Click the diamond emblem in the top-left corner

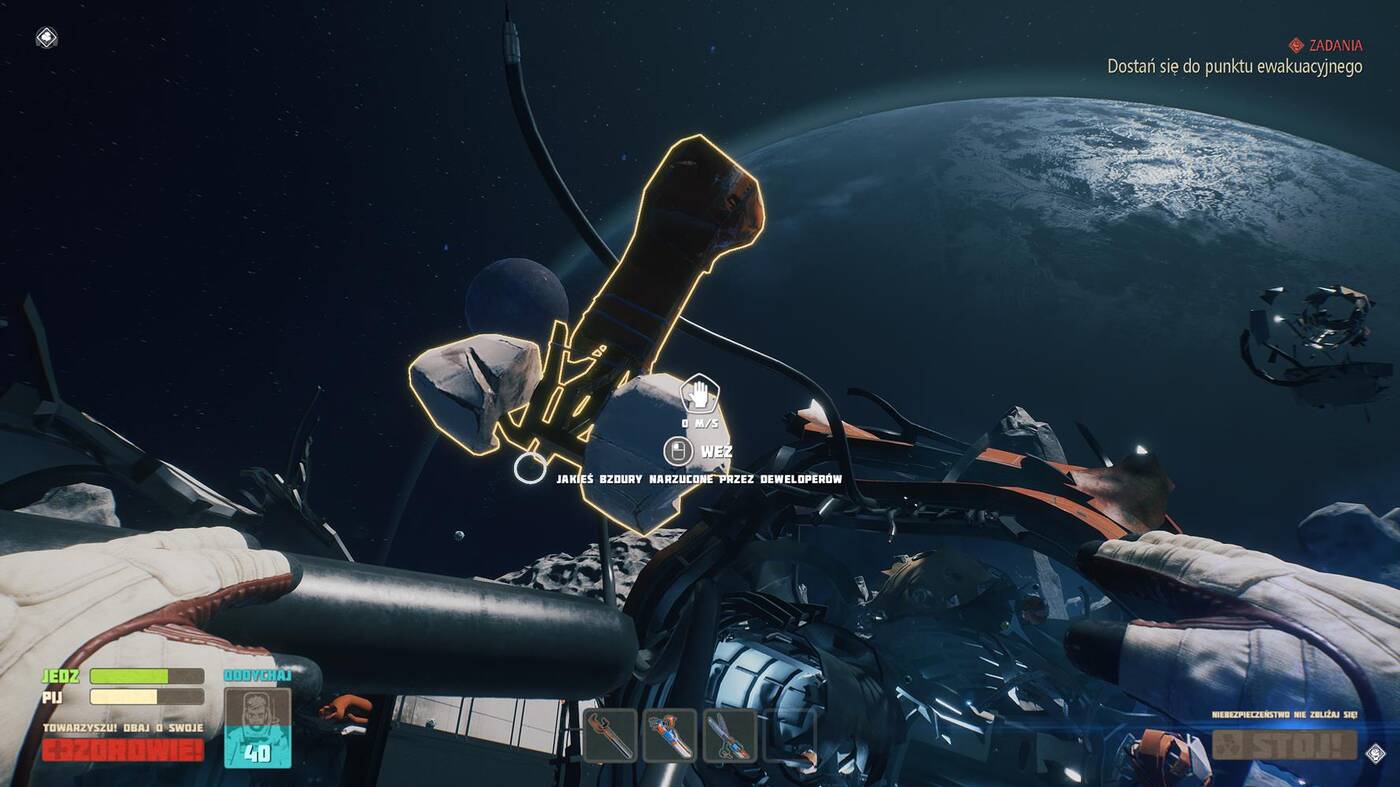coord(46,38)
